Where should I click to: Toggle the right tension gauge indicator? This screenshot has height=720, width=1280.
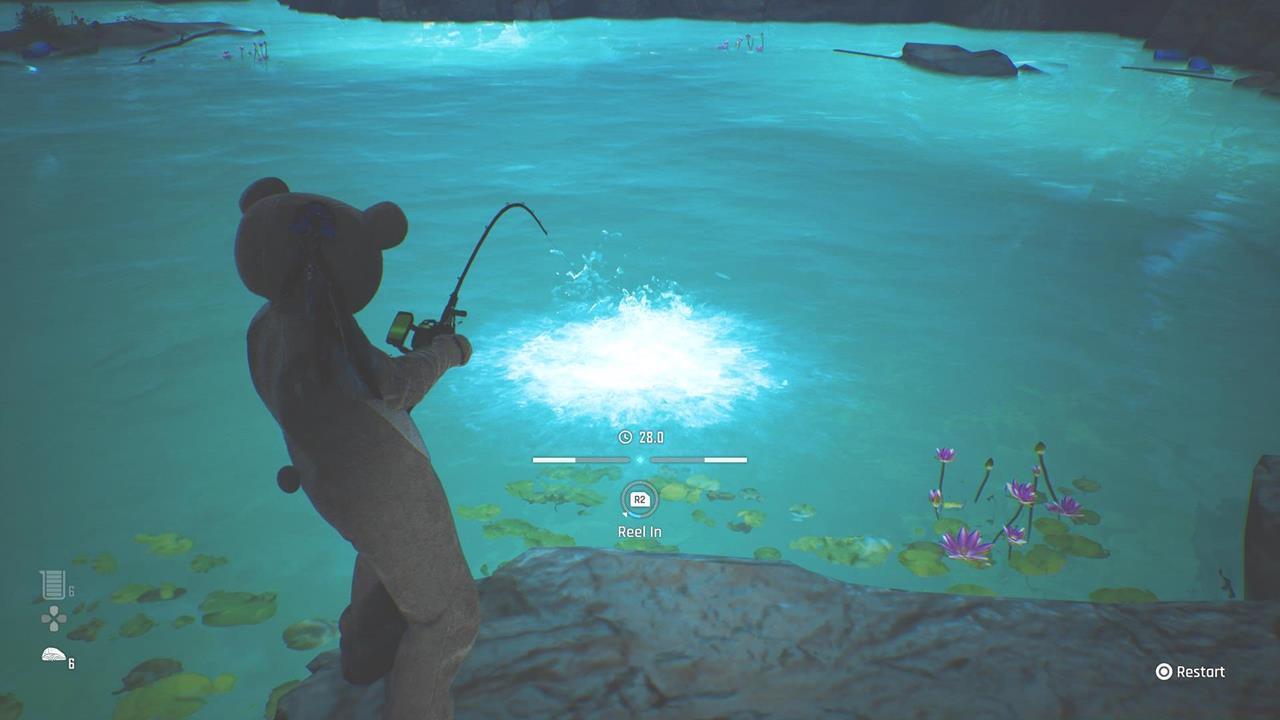click(699, 459)
